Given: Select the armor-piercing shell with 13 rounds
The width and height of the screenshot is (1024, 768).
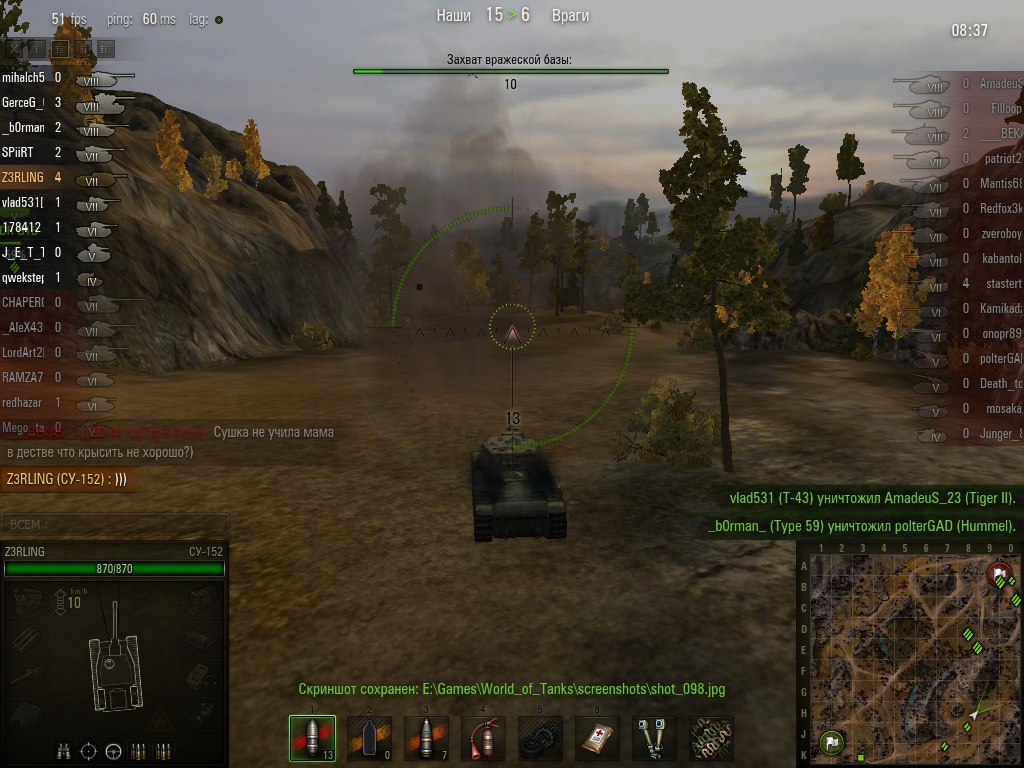Looking at the screenshot, I should [x=312, y=738].
